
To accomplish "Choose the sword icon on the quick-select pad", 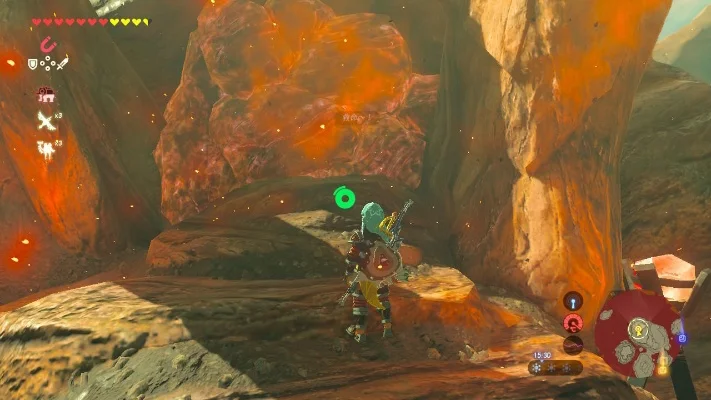I will (x=62, y=63).
